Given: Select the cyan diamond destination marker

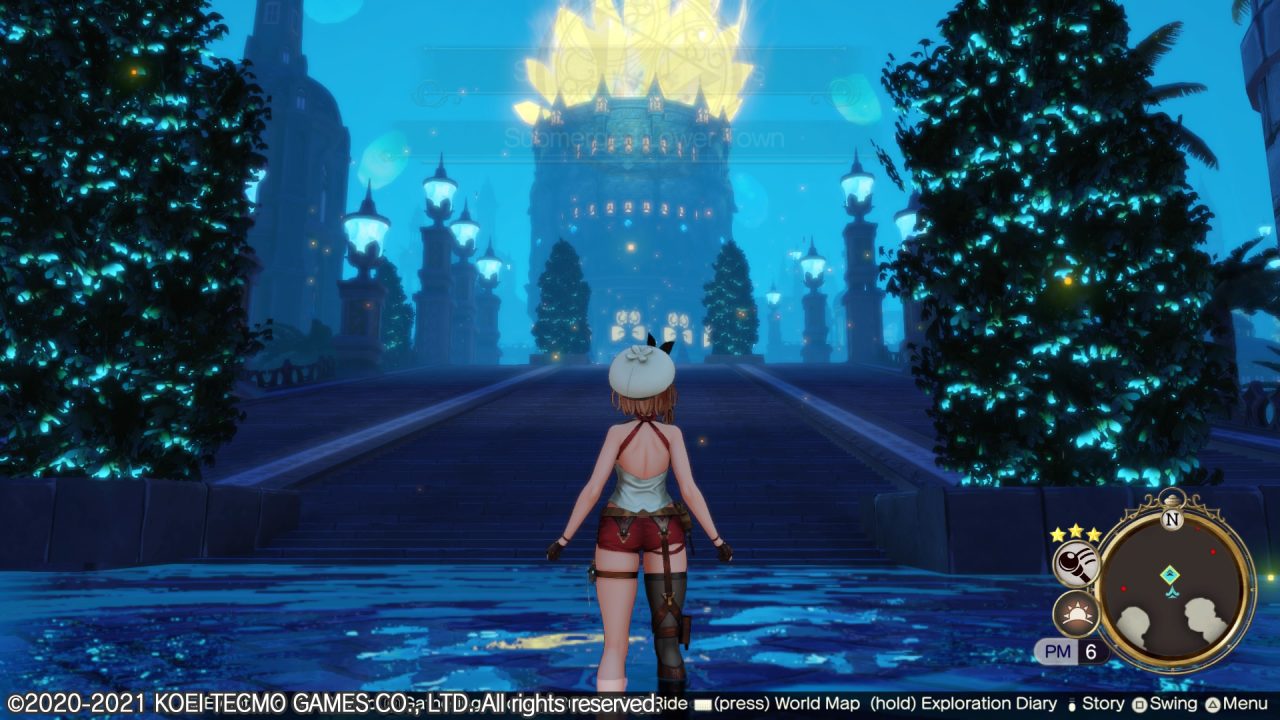Looking at the screenshot, I should 1169,574.
